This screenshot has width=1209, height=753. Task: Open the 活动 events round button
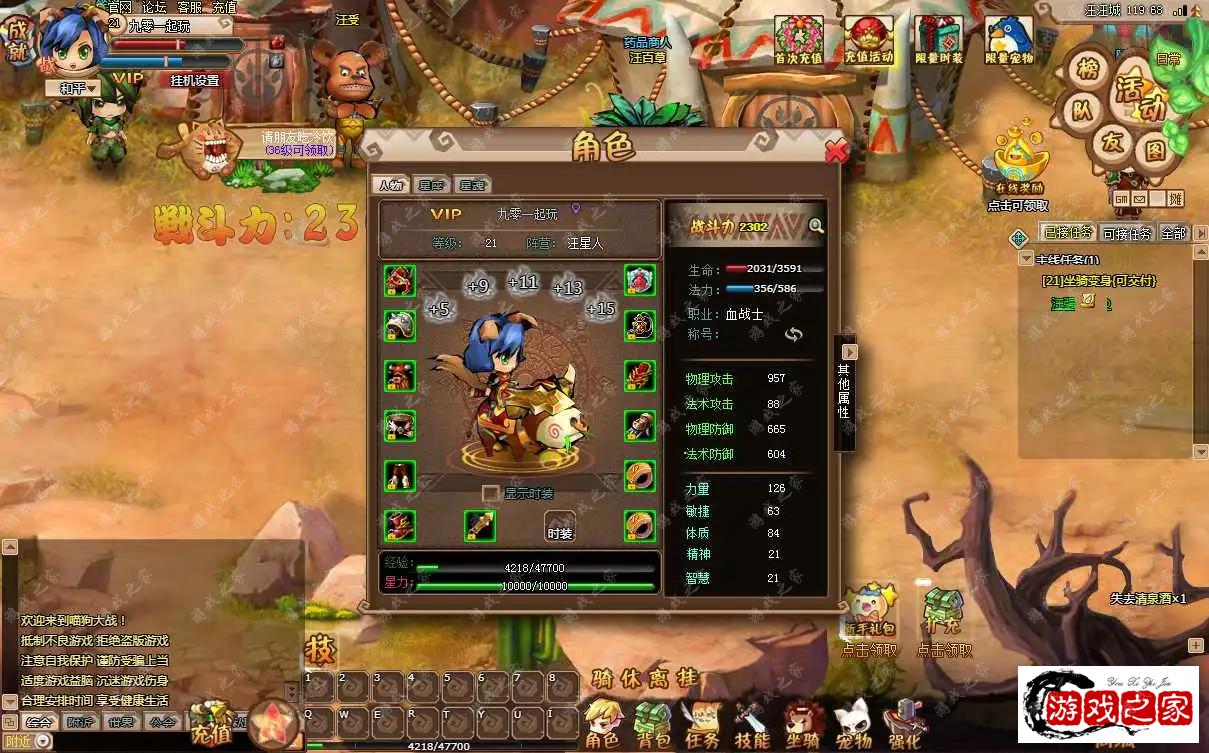[1140, 95]
